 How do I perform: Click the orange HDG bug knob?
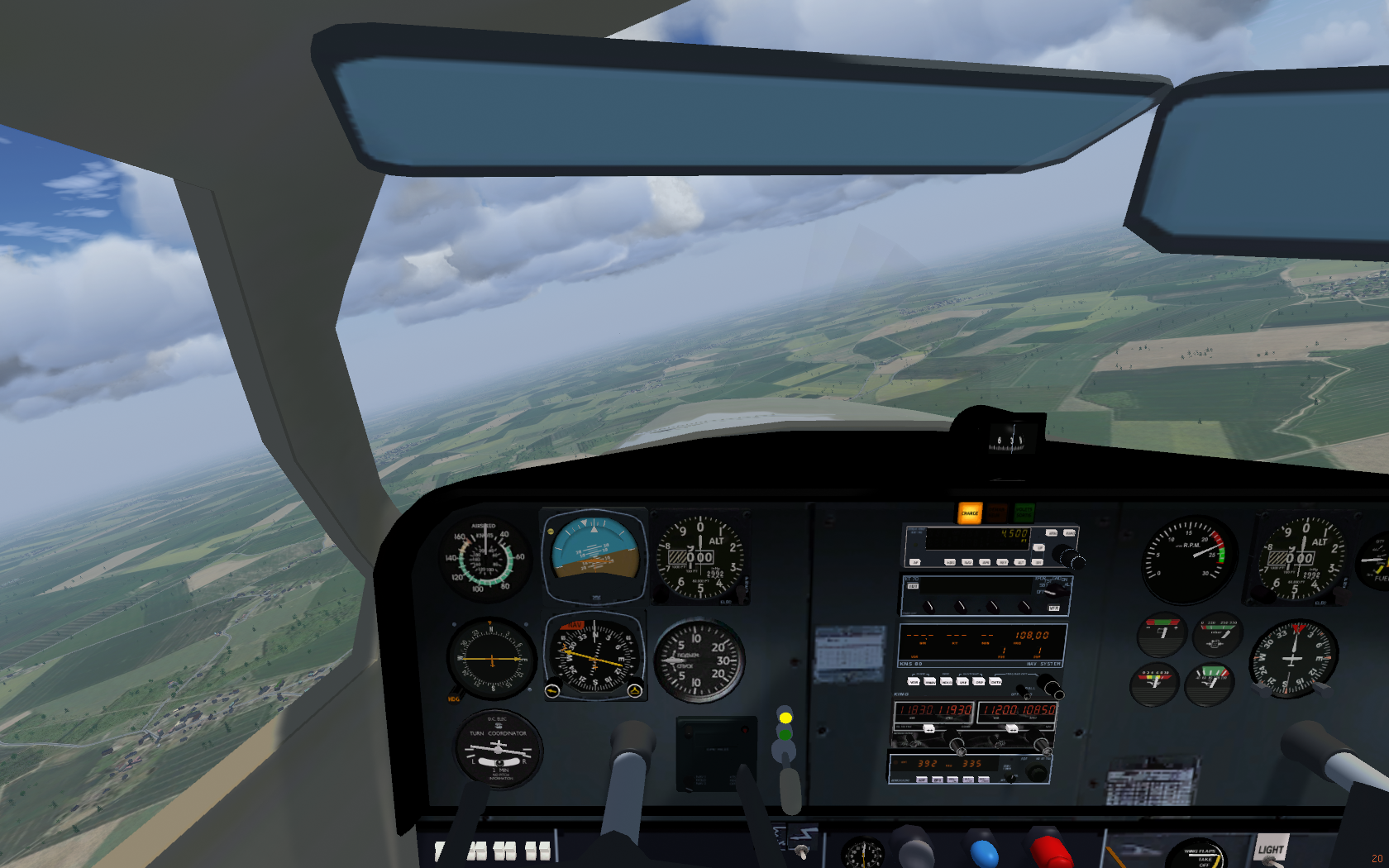(455, 695)
